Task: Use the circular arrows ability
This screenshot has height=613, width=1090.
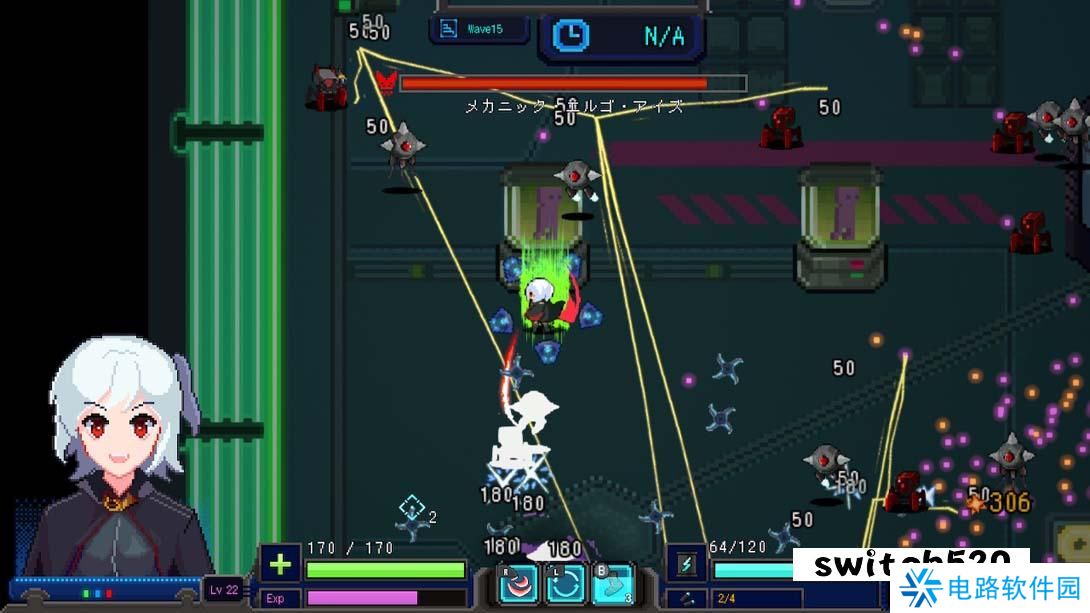Action: (565, 584)
